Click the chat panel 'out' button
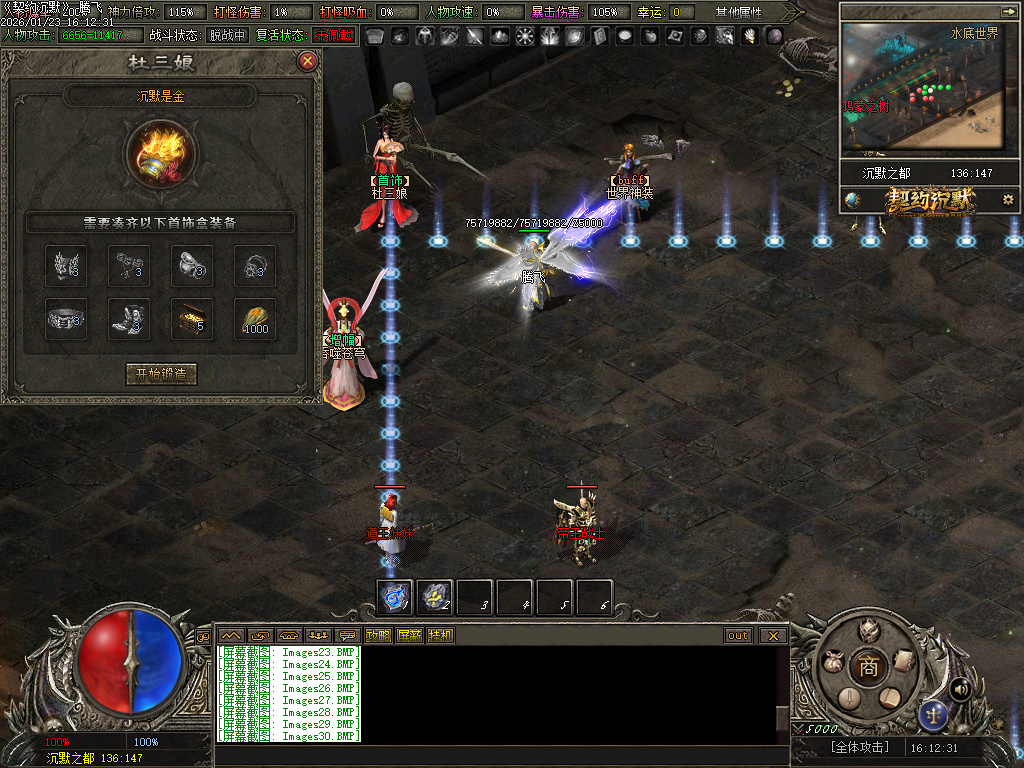Screen dimensions: 1024x768 tap(738, 635)
